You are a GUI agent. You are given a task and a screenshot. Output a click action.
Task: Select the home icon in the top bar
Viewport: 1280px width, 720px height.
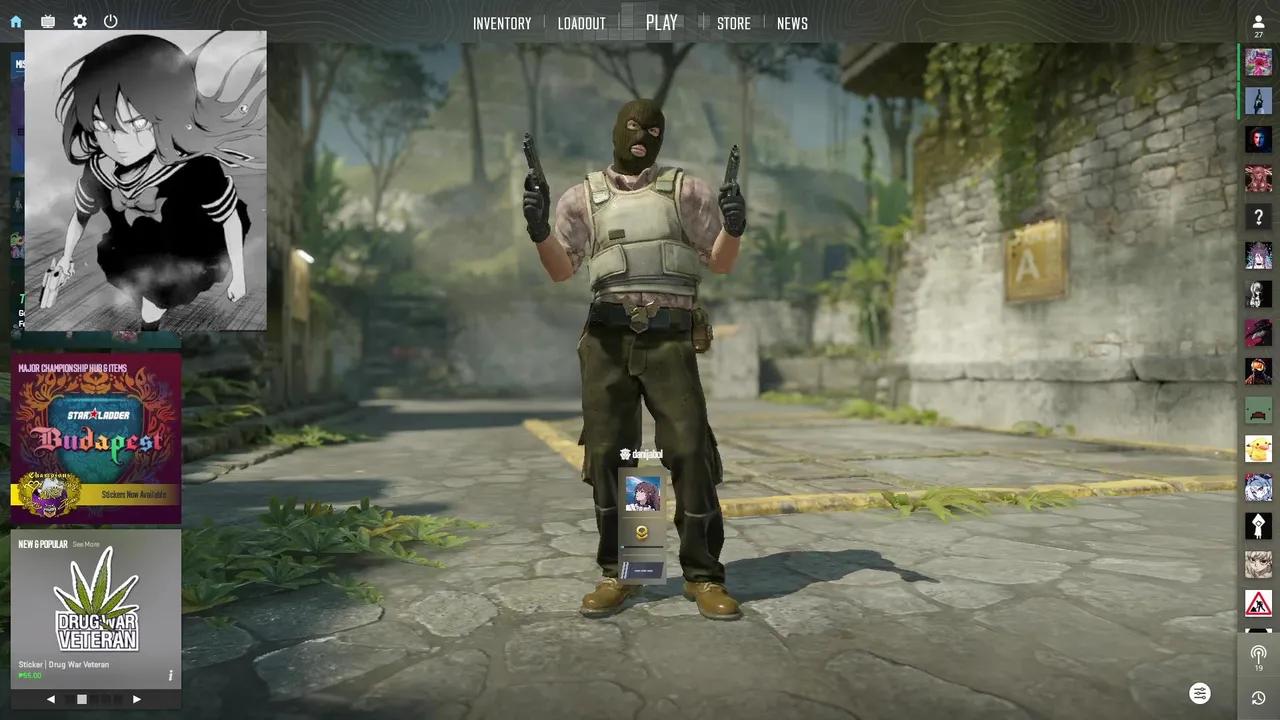click(x=14, y=21)
